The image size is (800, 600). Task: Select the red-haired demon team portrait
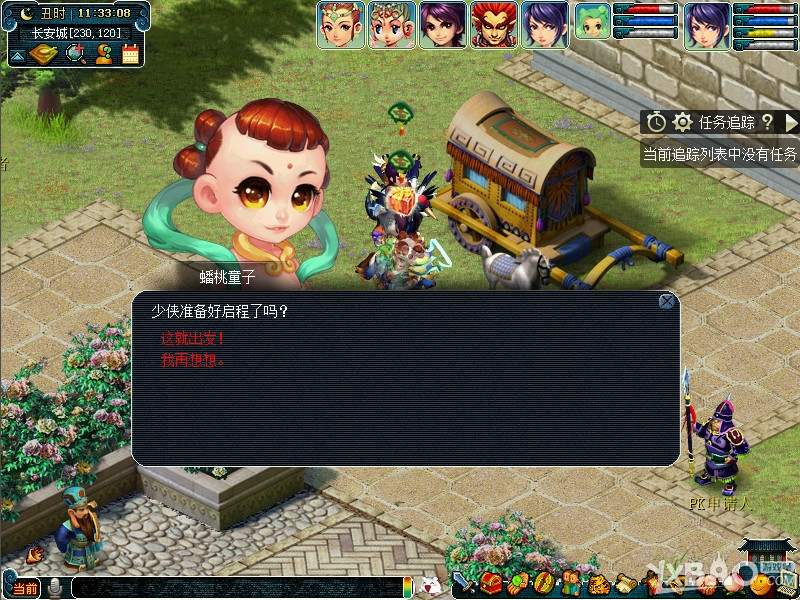494,25
